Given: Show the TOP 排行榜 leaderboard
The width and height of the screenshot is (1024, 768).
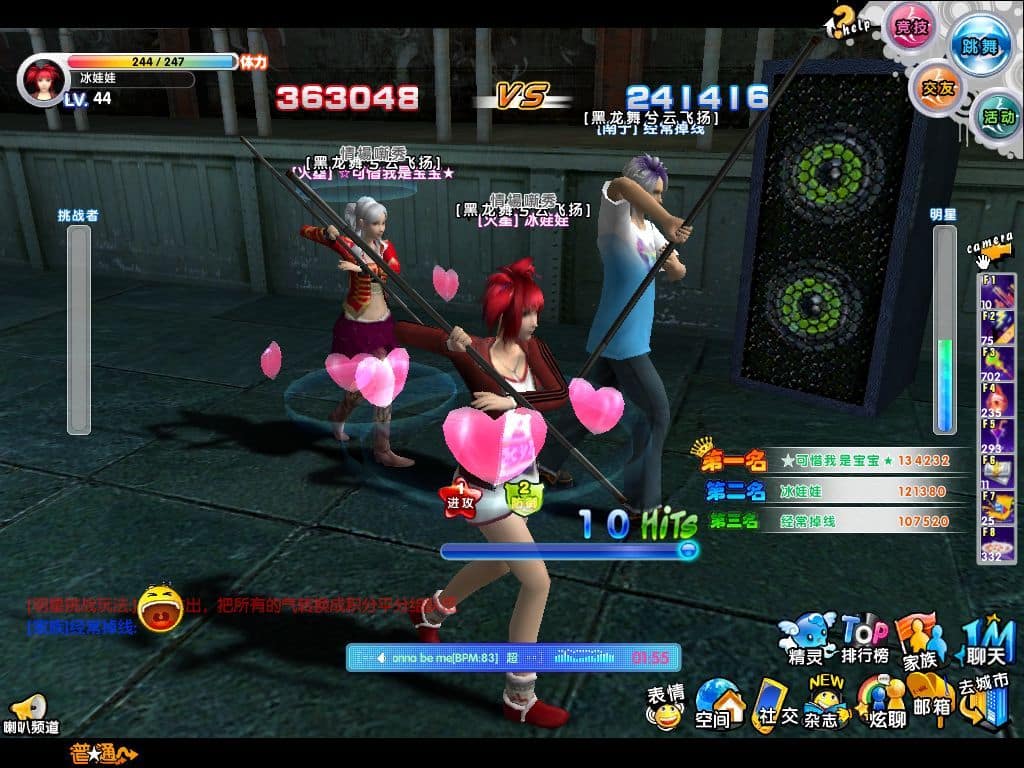Looking at the screenshot, I should pos(865,640).
